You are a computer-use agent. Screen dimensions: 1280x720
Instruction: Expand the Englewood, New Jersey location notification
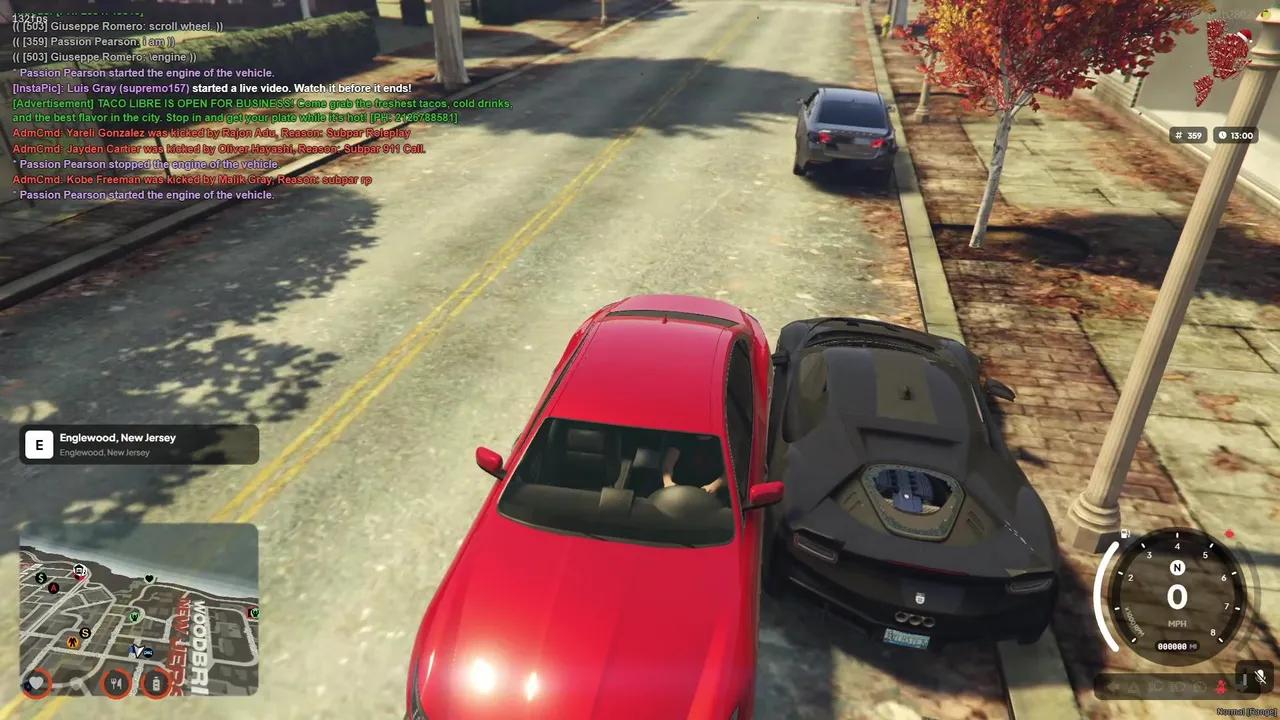138,443
